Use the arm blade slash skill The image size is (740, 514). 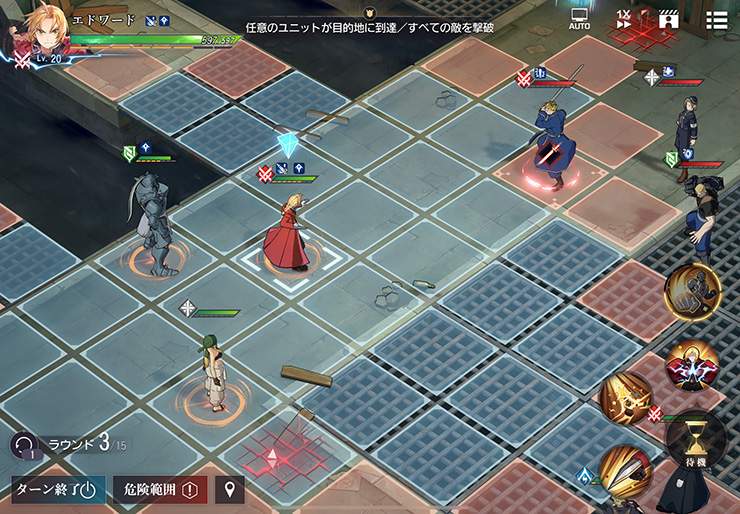coord(626,472)
